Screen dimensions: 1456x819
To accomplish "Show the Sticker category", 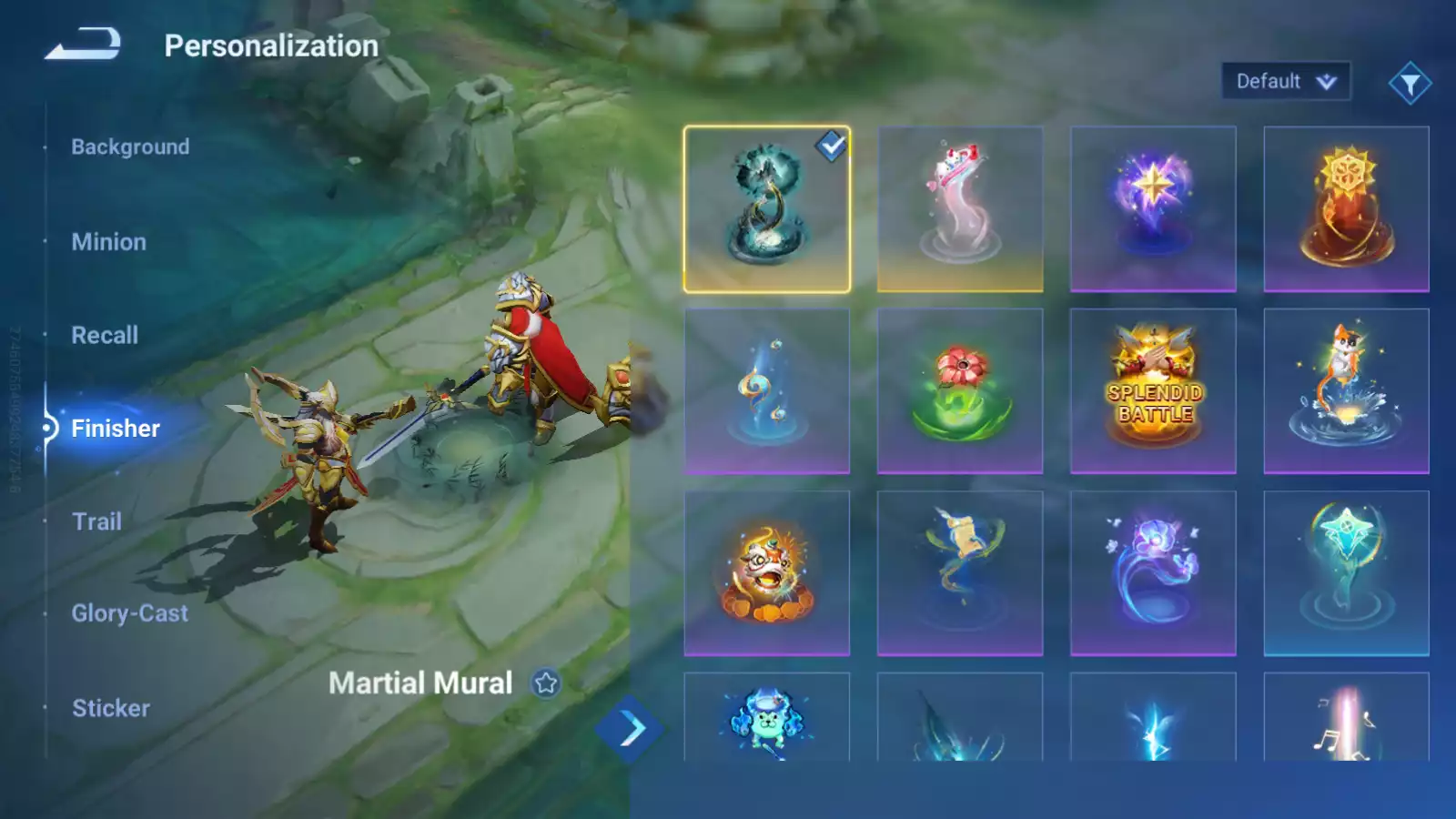I will 111,708.
